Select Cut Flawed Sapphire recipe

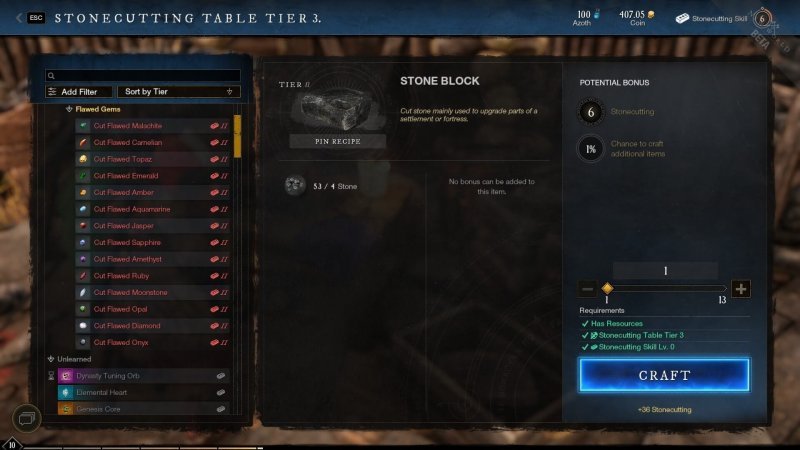(127, 242)
